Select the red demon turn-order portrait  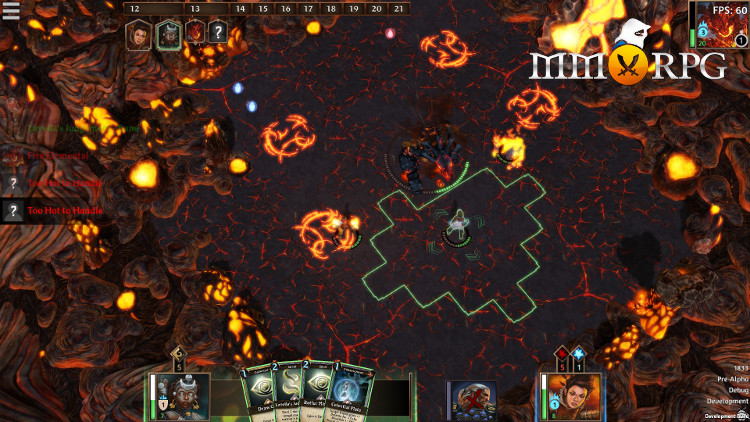click(194, 35)
